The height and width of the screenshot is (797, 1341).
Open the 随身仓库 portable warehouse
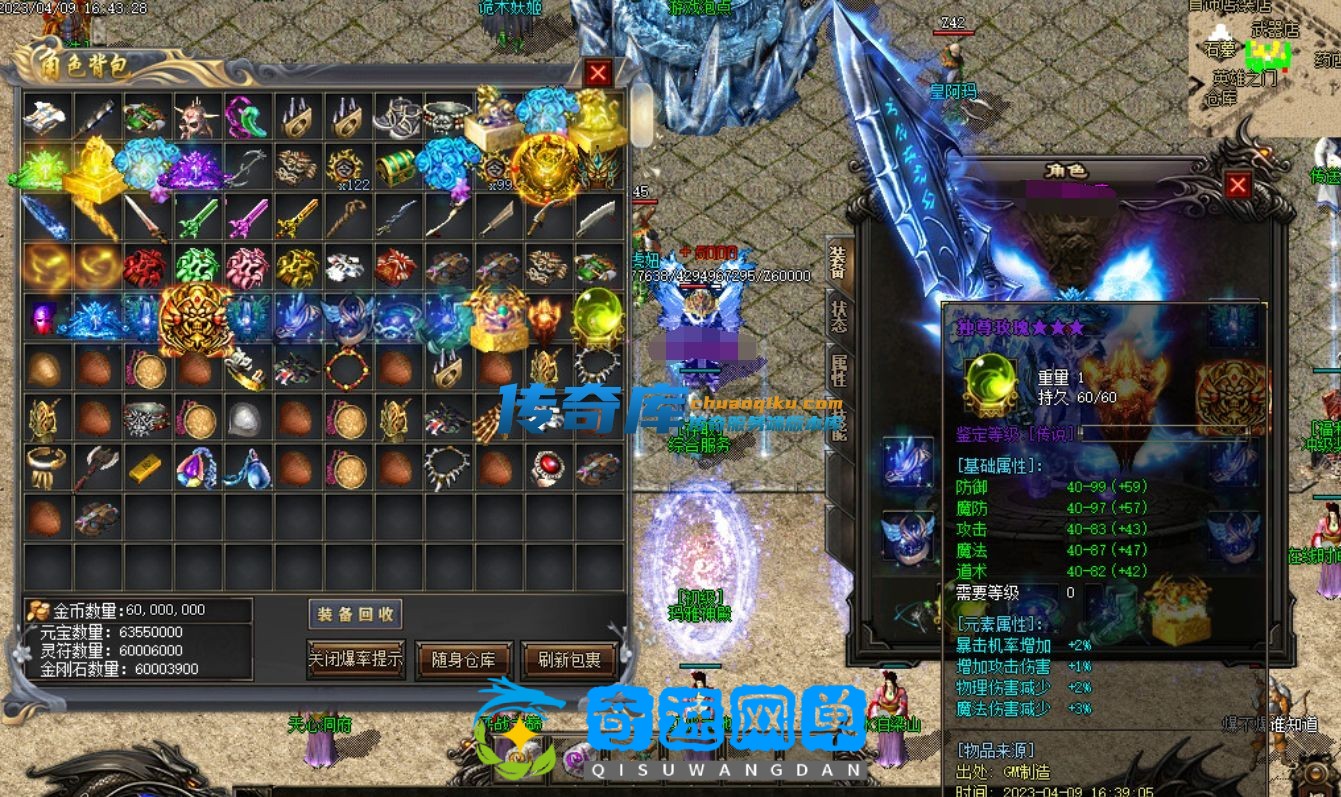[x=464, y=659]
